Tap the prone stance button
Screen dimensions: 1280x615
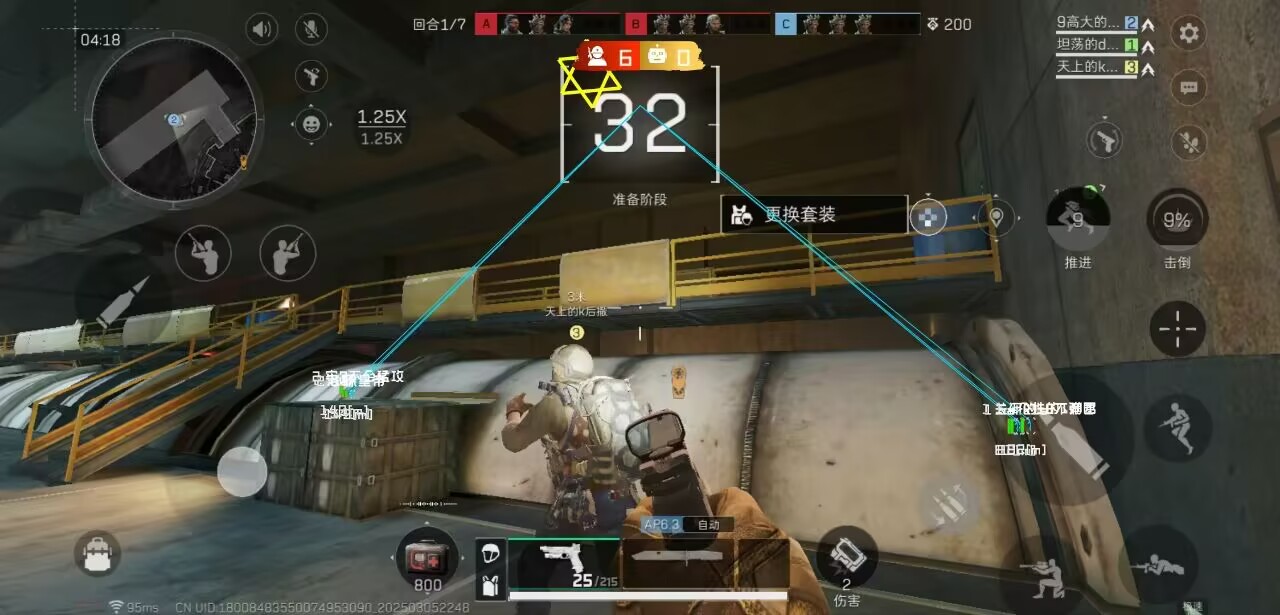(x=1160, y=565)
